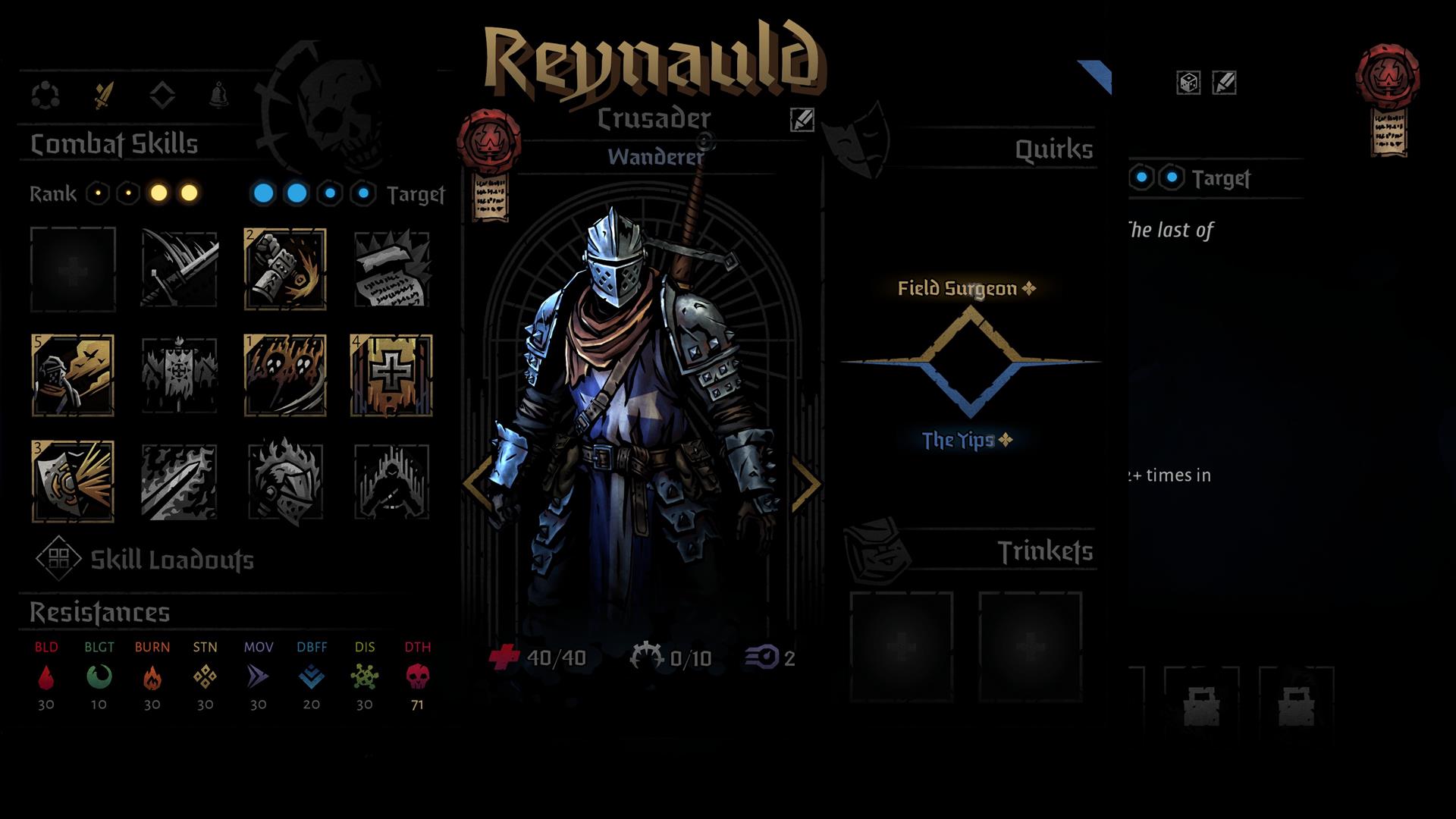Select the kneeling figure skill icon

pos(391,482)
